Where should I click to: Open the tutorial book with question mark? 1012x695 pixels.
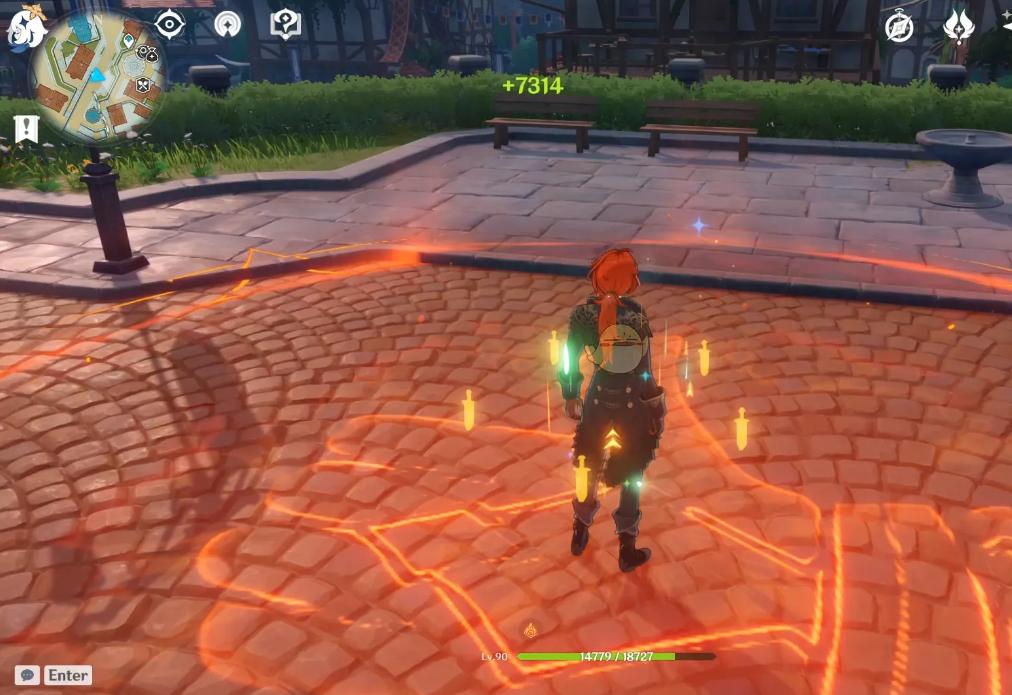(286, 23)
